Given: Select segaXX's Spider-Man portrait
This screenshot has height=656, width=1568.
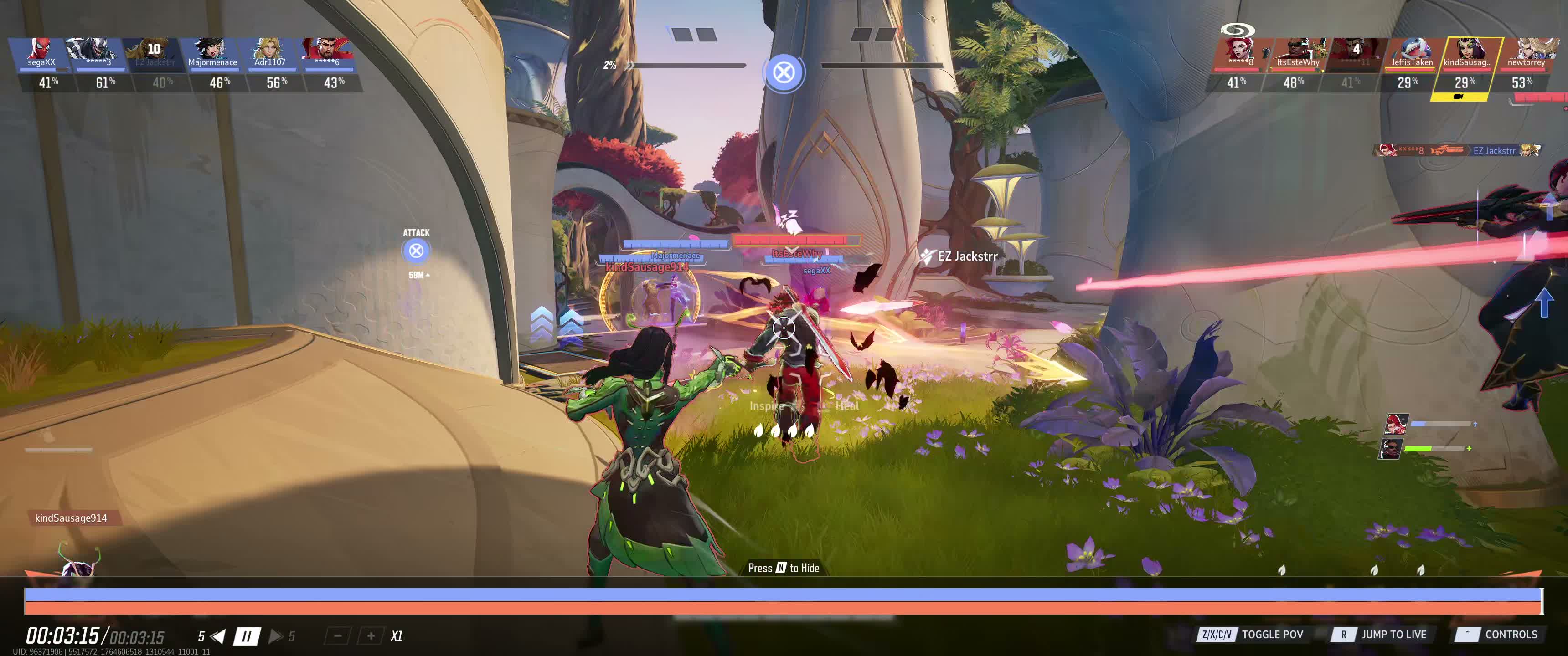Looking at the screenshot, I should pyautogui.click(x=42, y=53).
